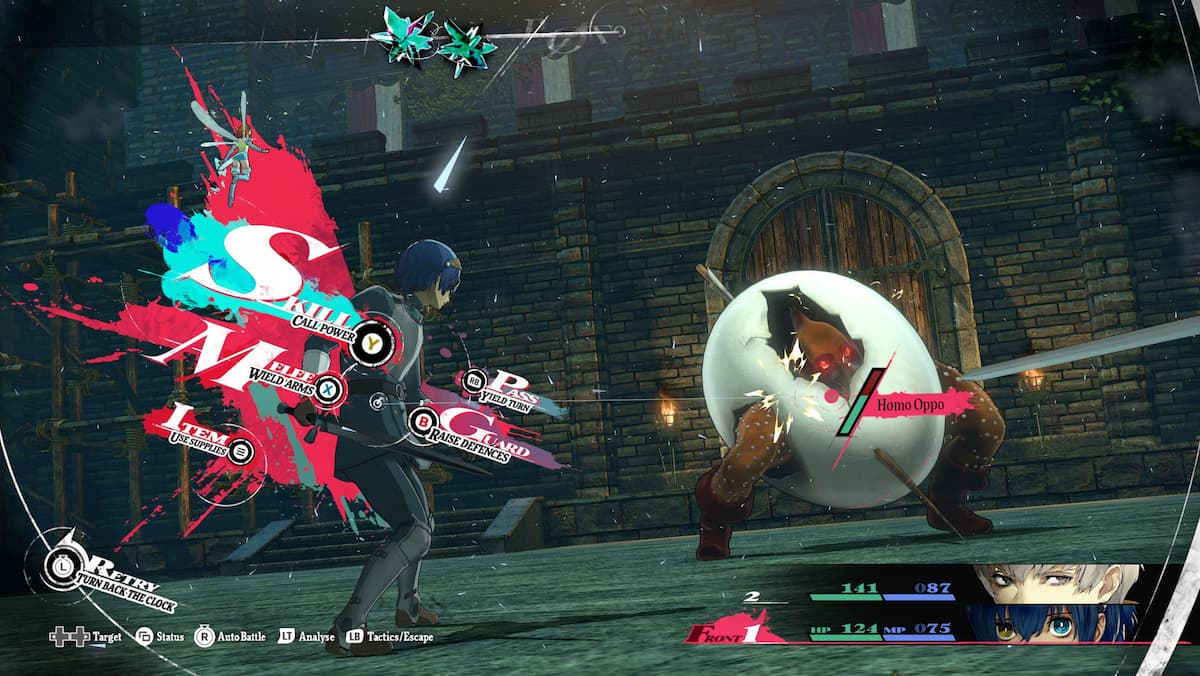Open the Analyse option
The height and width of the screenshot is (676, 1200).
coord(309,637)
